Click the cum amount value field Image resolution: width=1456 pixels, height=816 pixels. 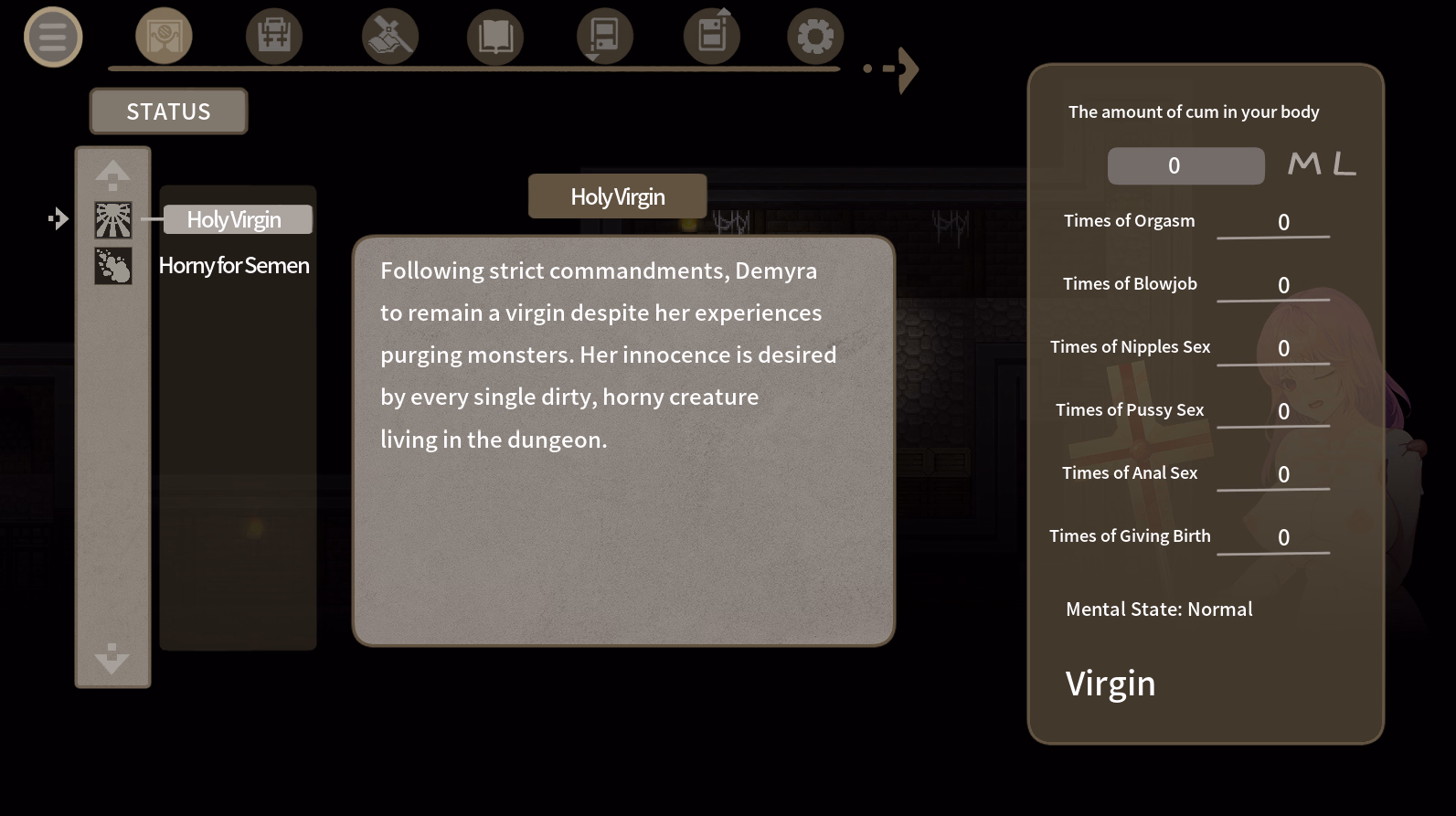(1185, 164)
